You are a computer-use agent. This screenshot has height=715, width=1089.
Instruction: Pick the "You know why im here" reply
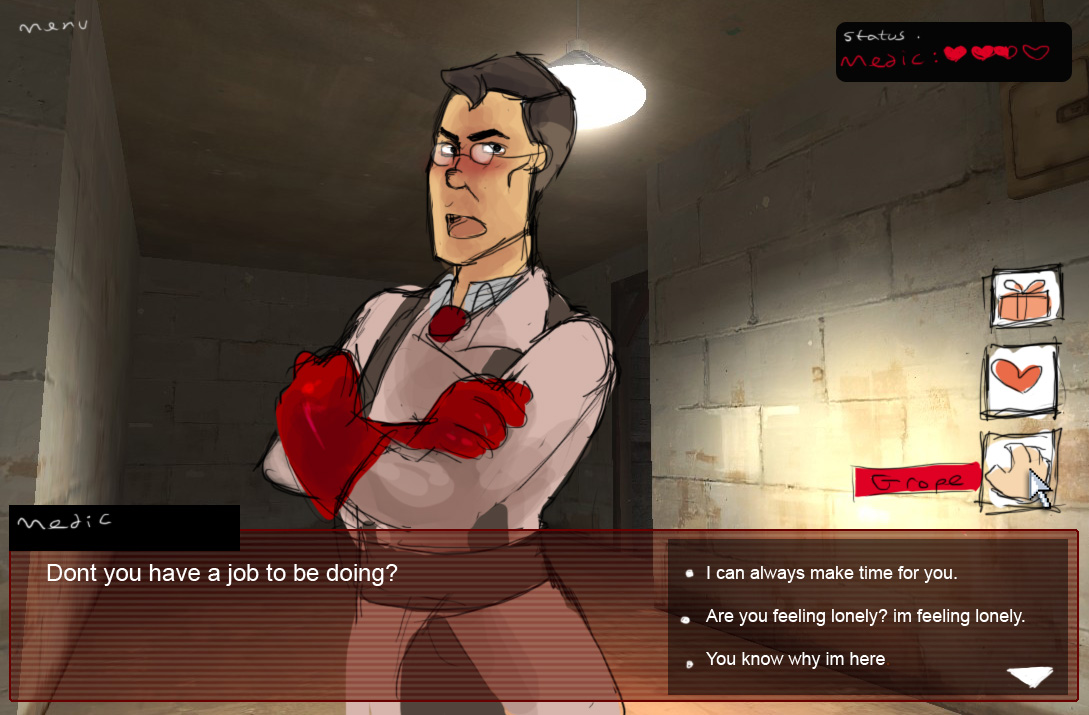pos(795,659)
